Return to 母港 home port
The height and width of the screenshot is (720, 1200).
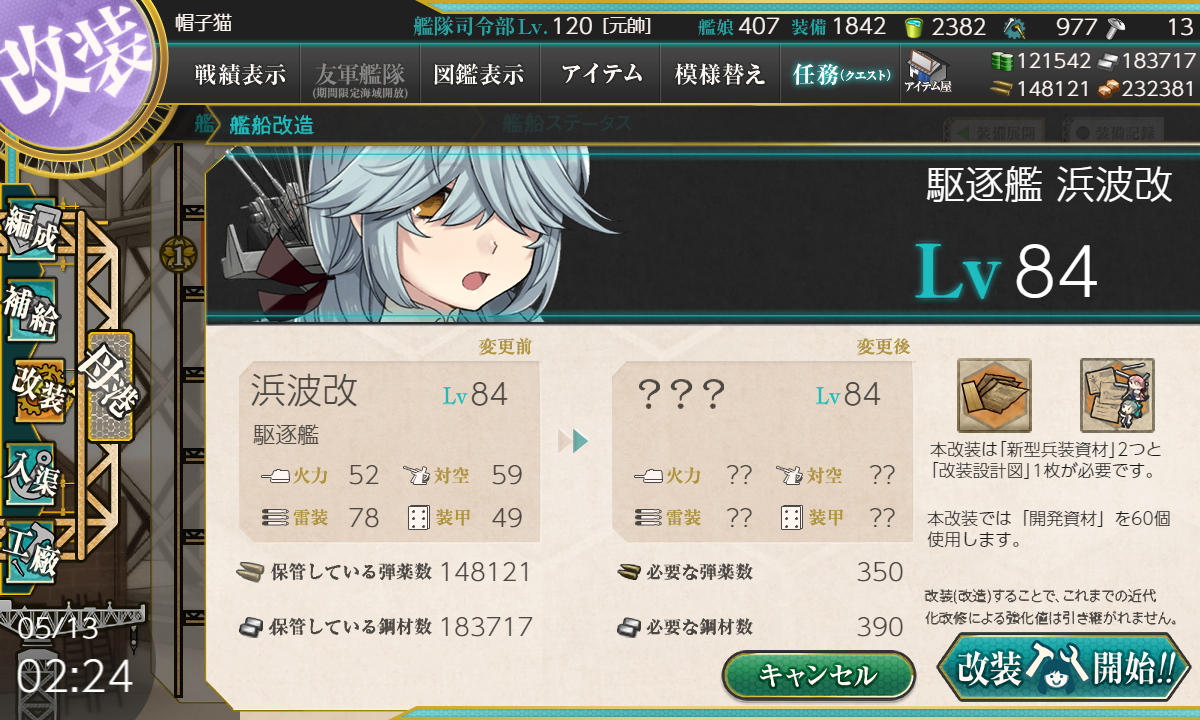click(110, 385)
